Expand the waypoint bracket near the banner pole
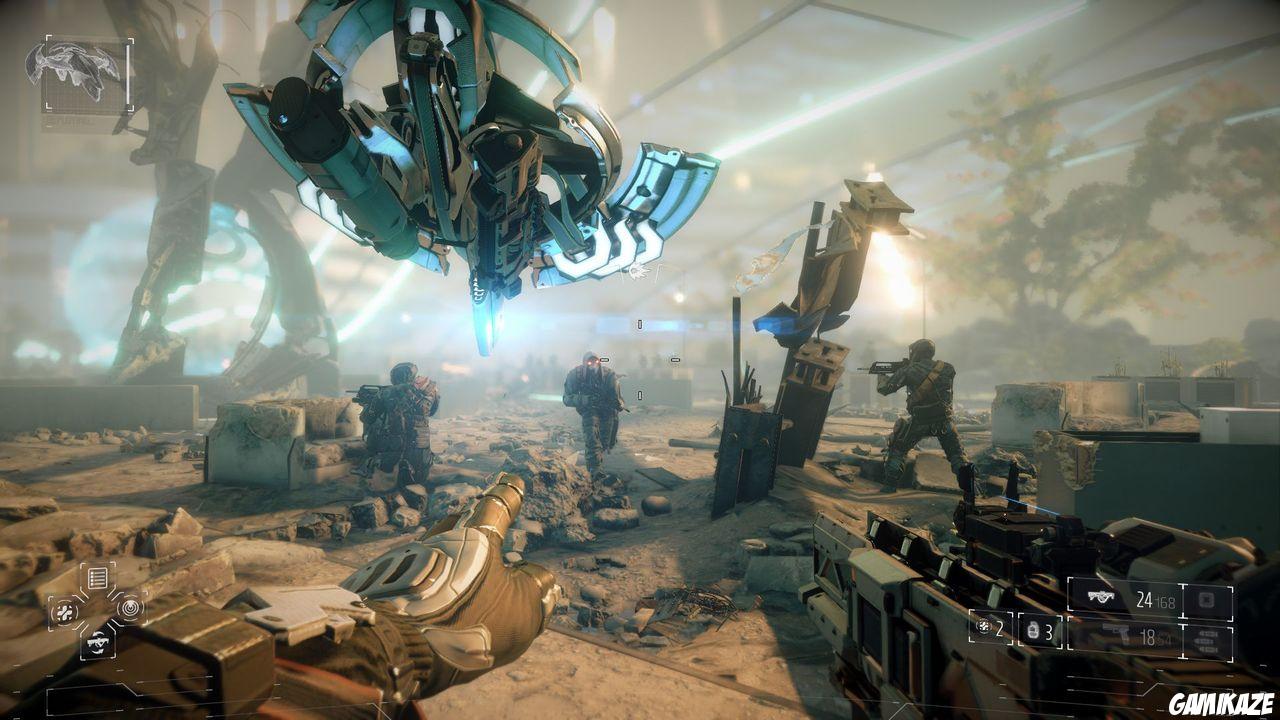 coord(675,360)
